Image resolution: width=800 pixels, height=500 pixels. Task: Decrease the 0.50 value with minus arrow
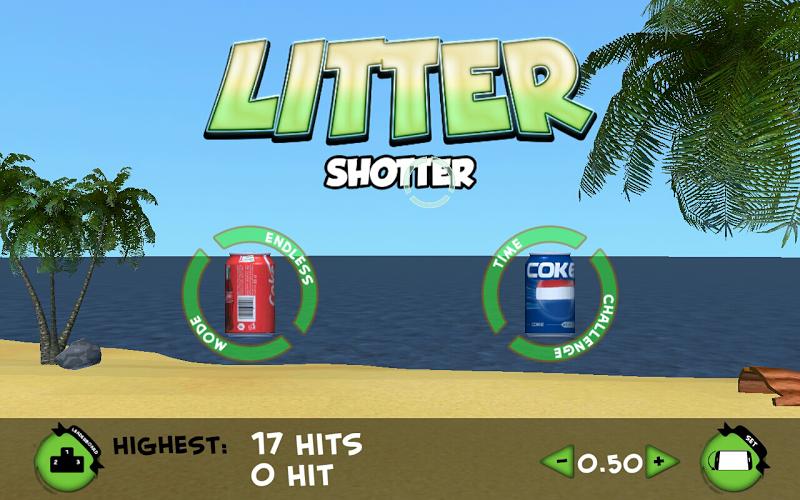[x=558, y=463]
